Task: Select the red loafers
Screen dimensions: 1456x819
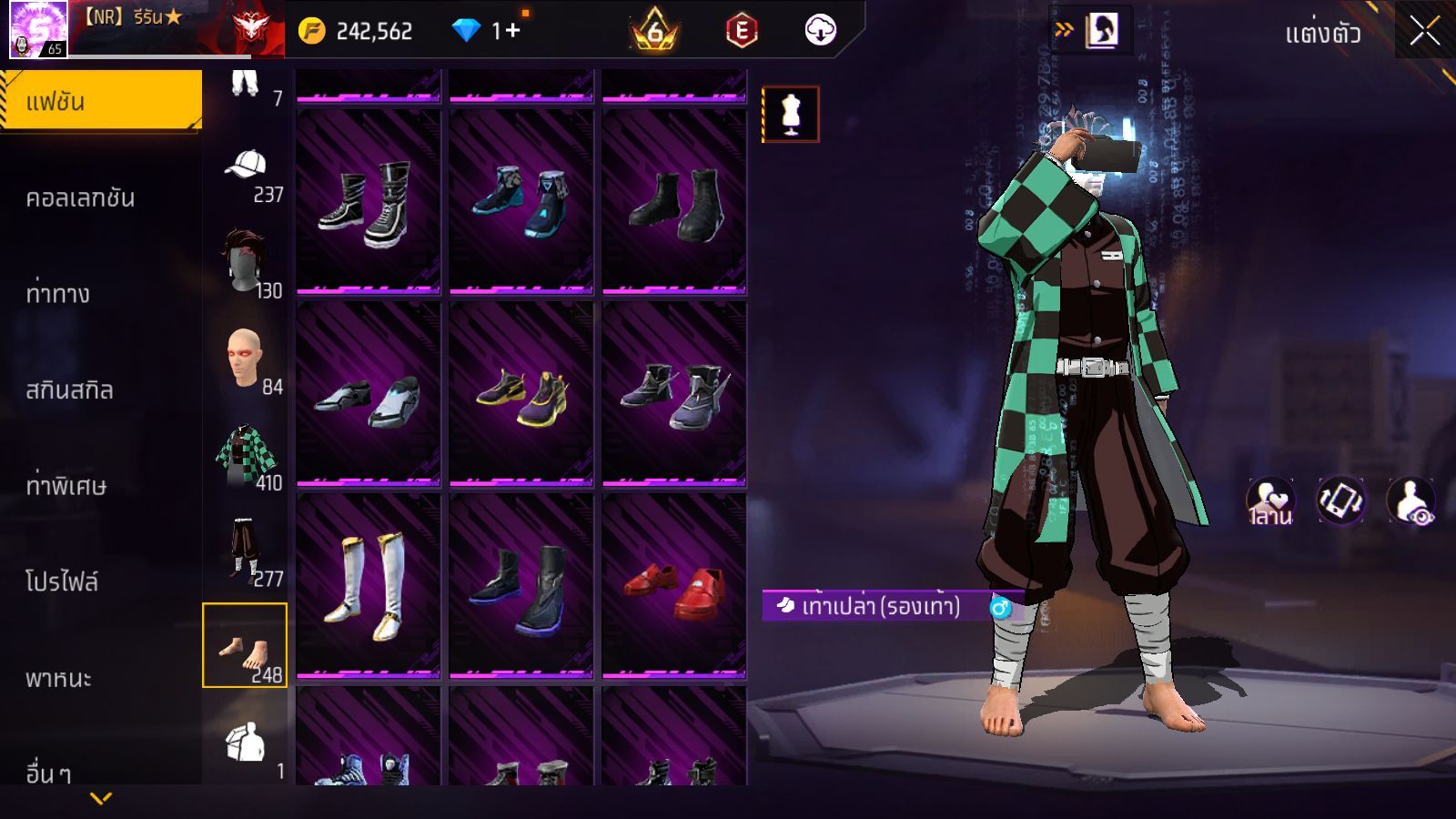Action: tap(674, 585)
